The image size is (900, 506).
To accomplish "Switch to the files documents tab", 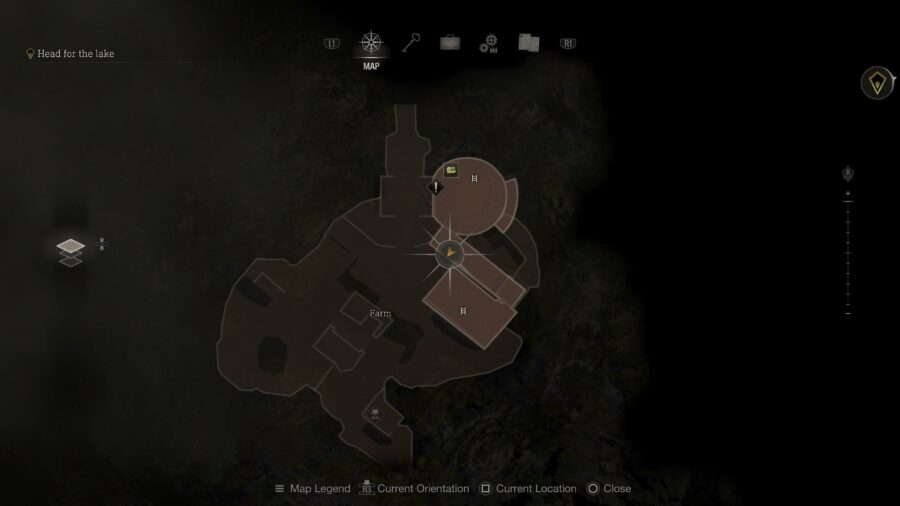I will click(528, 43).
